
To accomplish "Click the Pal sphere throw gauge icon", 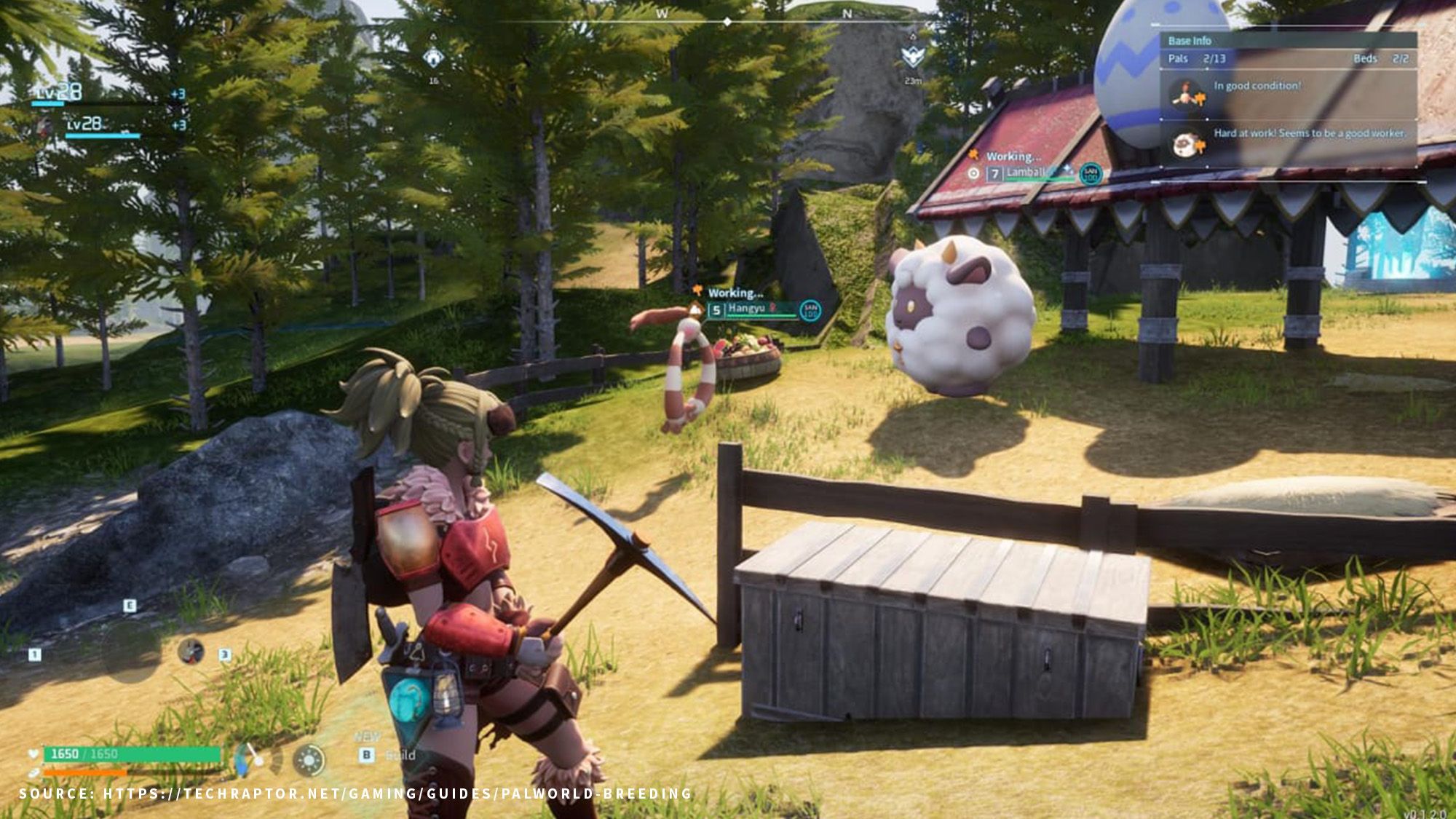I will 251,759.
